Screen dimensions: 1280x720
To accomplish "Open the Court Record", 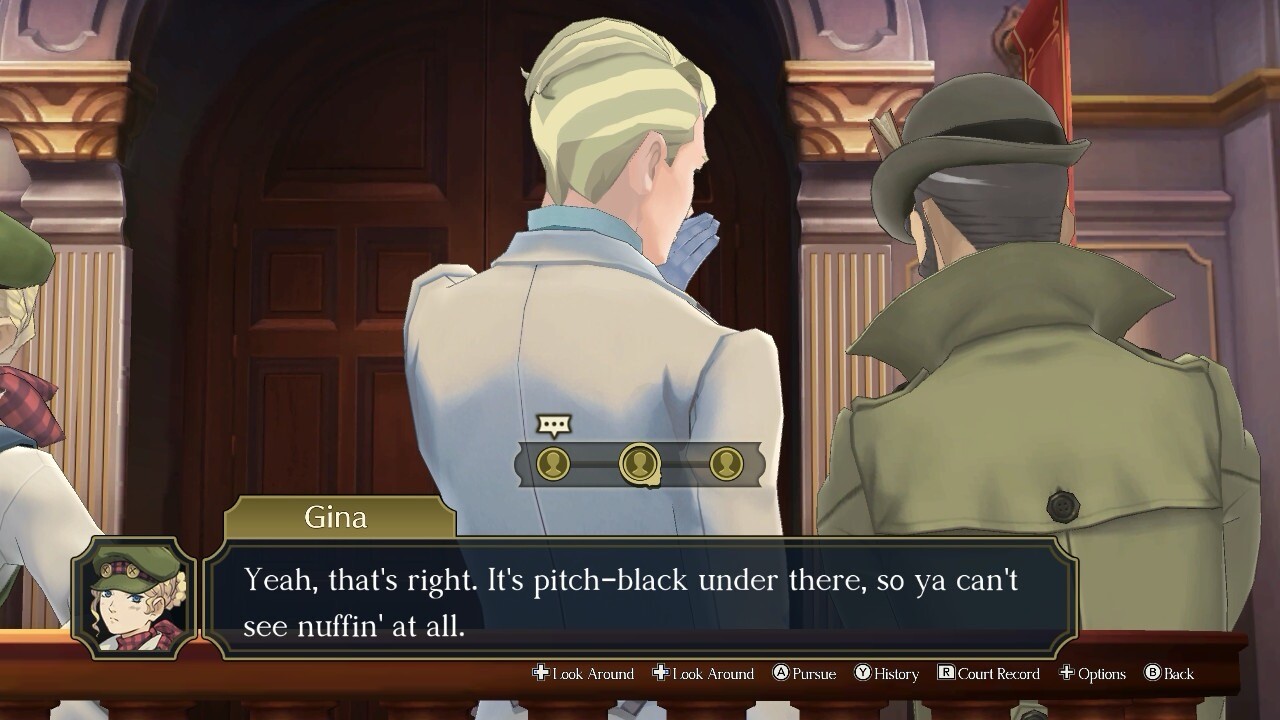I will 988,674.
